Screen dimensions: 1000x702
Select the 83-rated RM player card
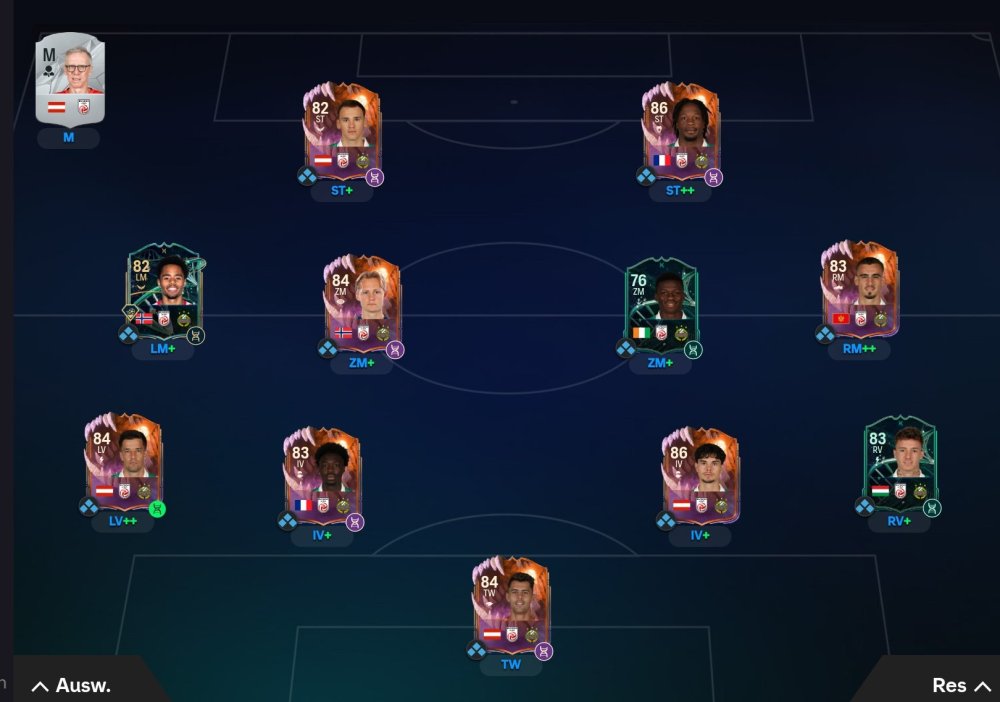click(859, 290)
